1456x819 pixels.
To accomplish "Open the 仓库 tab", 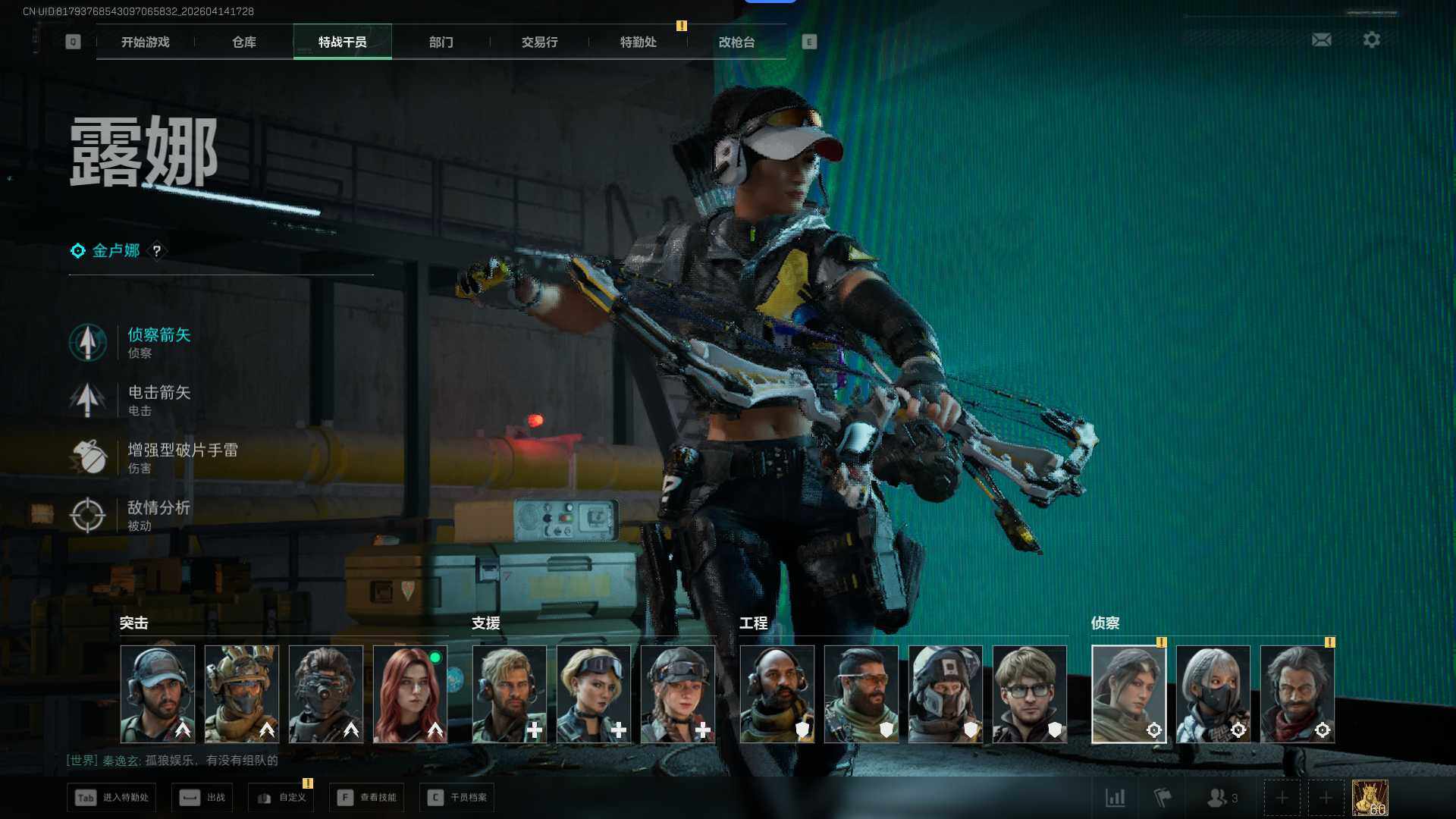I will [x=243, y=42].
